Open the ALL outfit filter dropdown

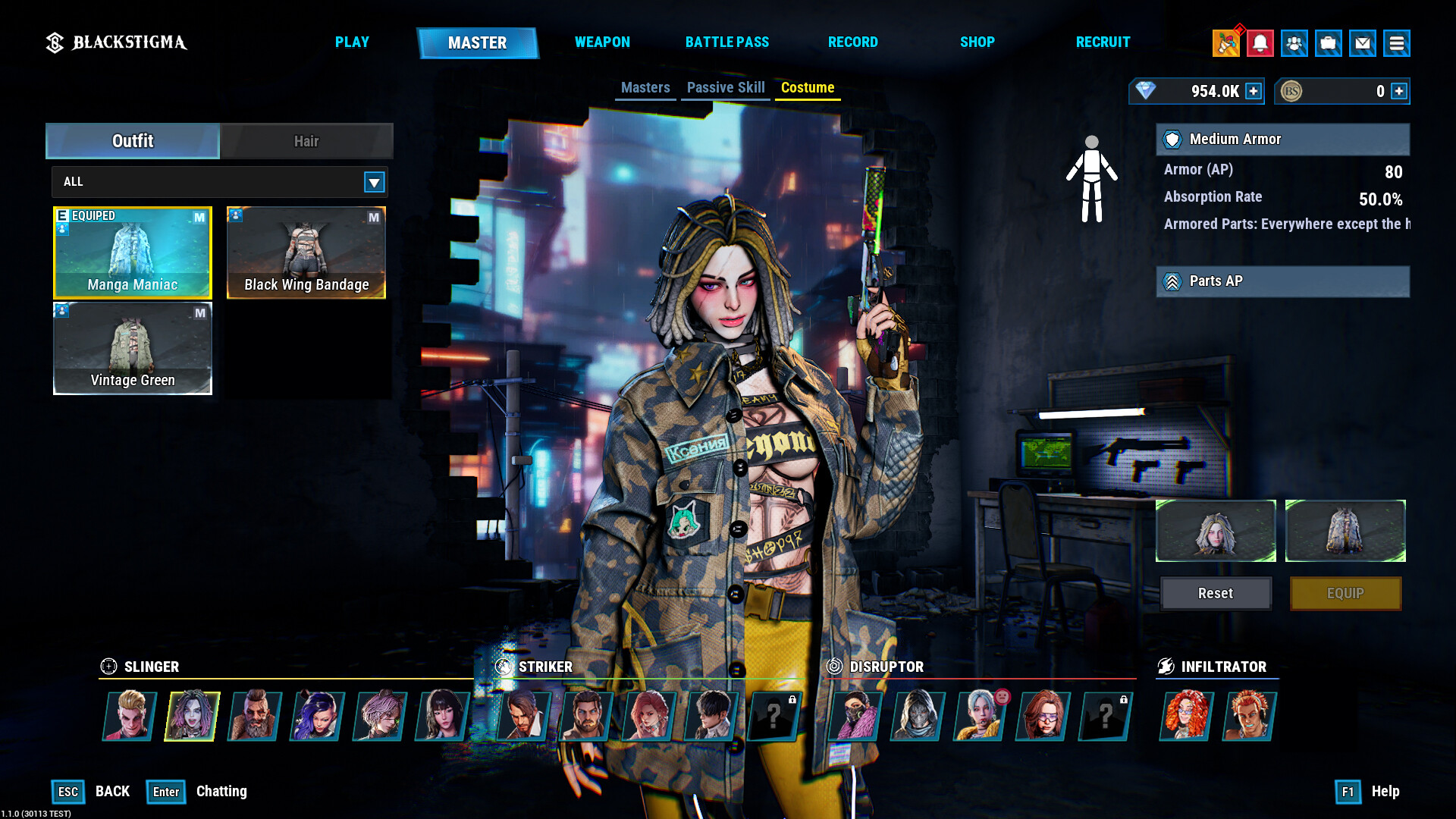[373, 182]
